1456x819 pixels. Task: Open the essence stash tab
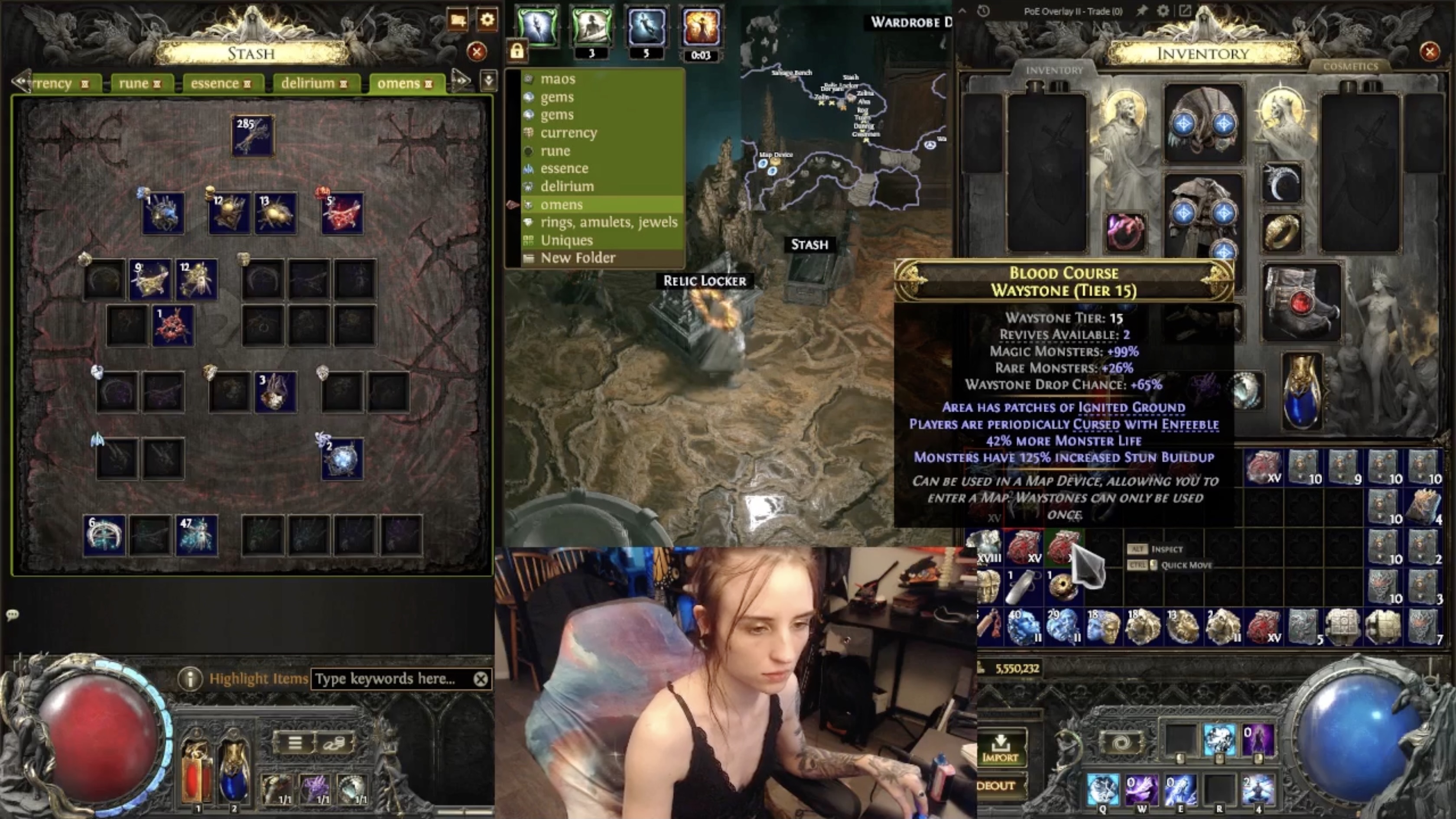click(220, 84)
